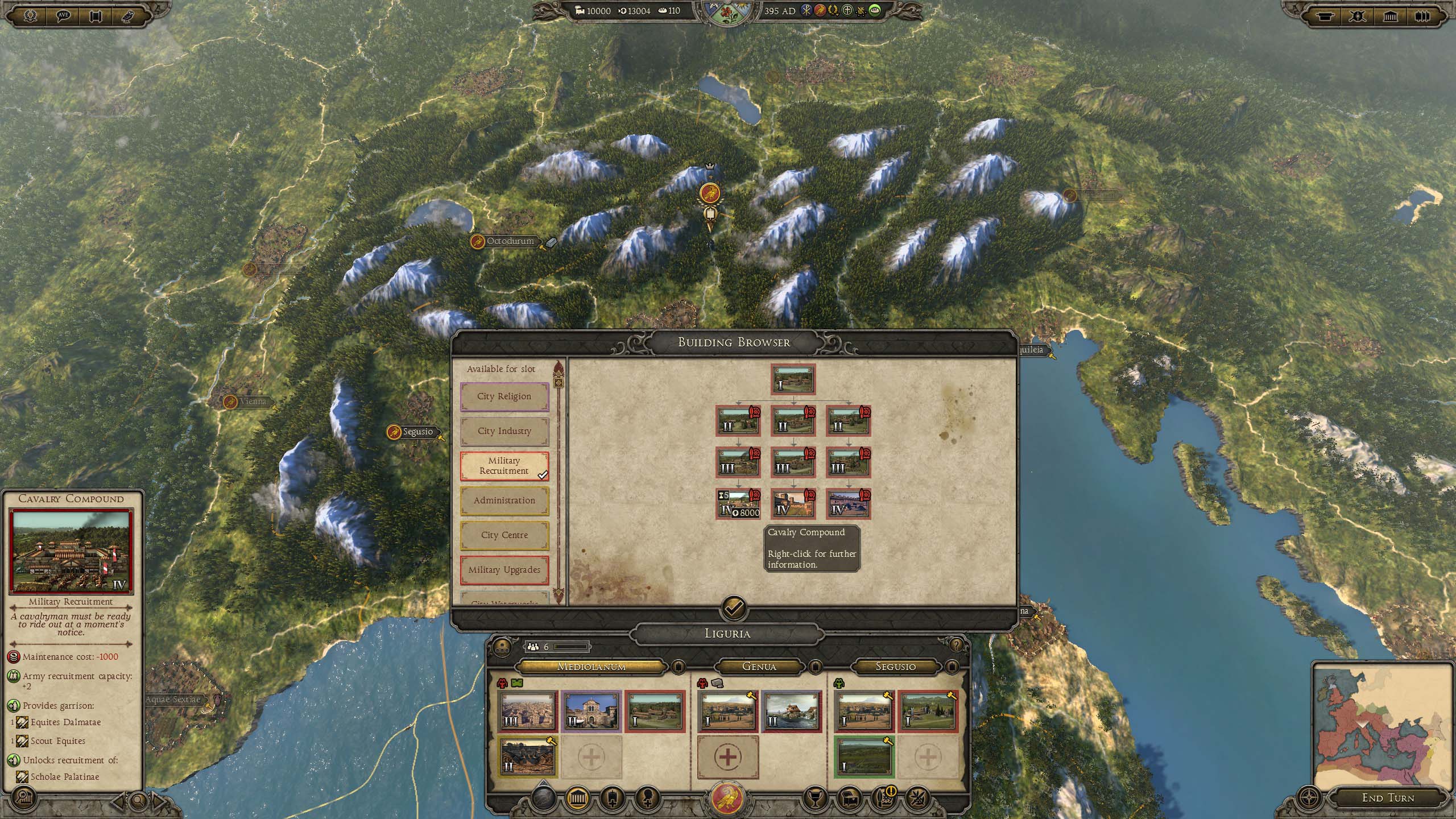Select the Mediolanum settlement tab

591,666
